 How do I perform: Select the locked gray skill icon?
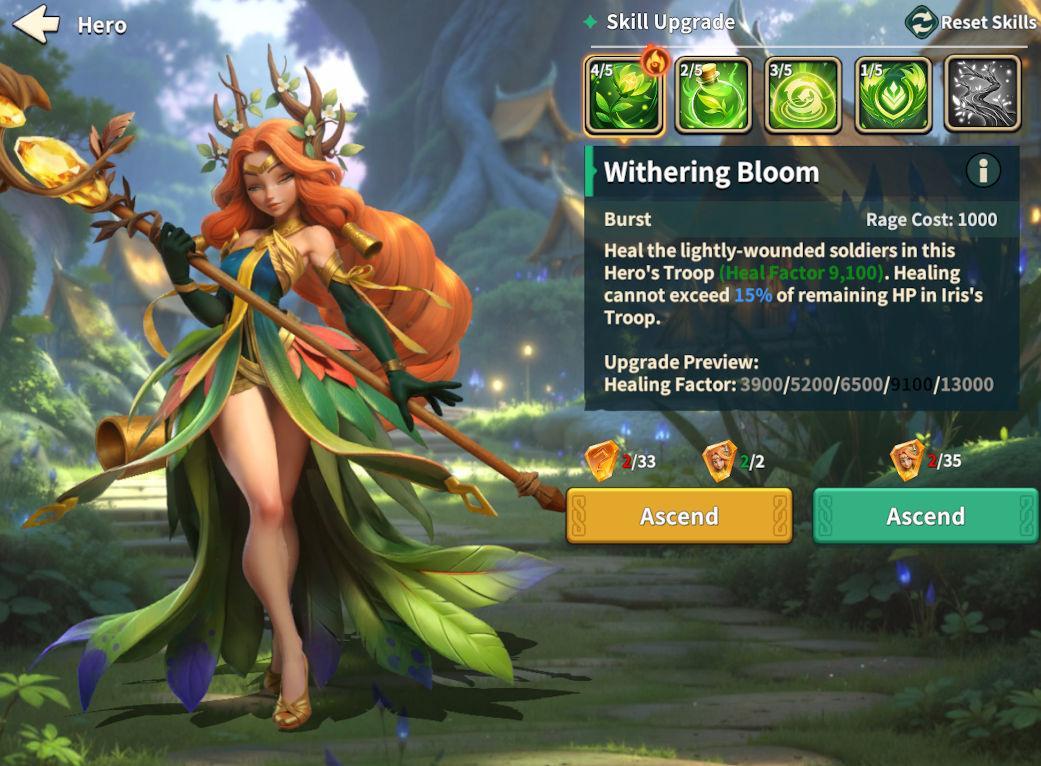click(982, 95)
